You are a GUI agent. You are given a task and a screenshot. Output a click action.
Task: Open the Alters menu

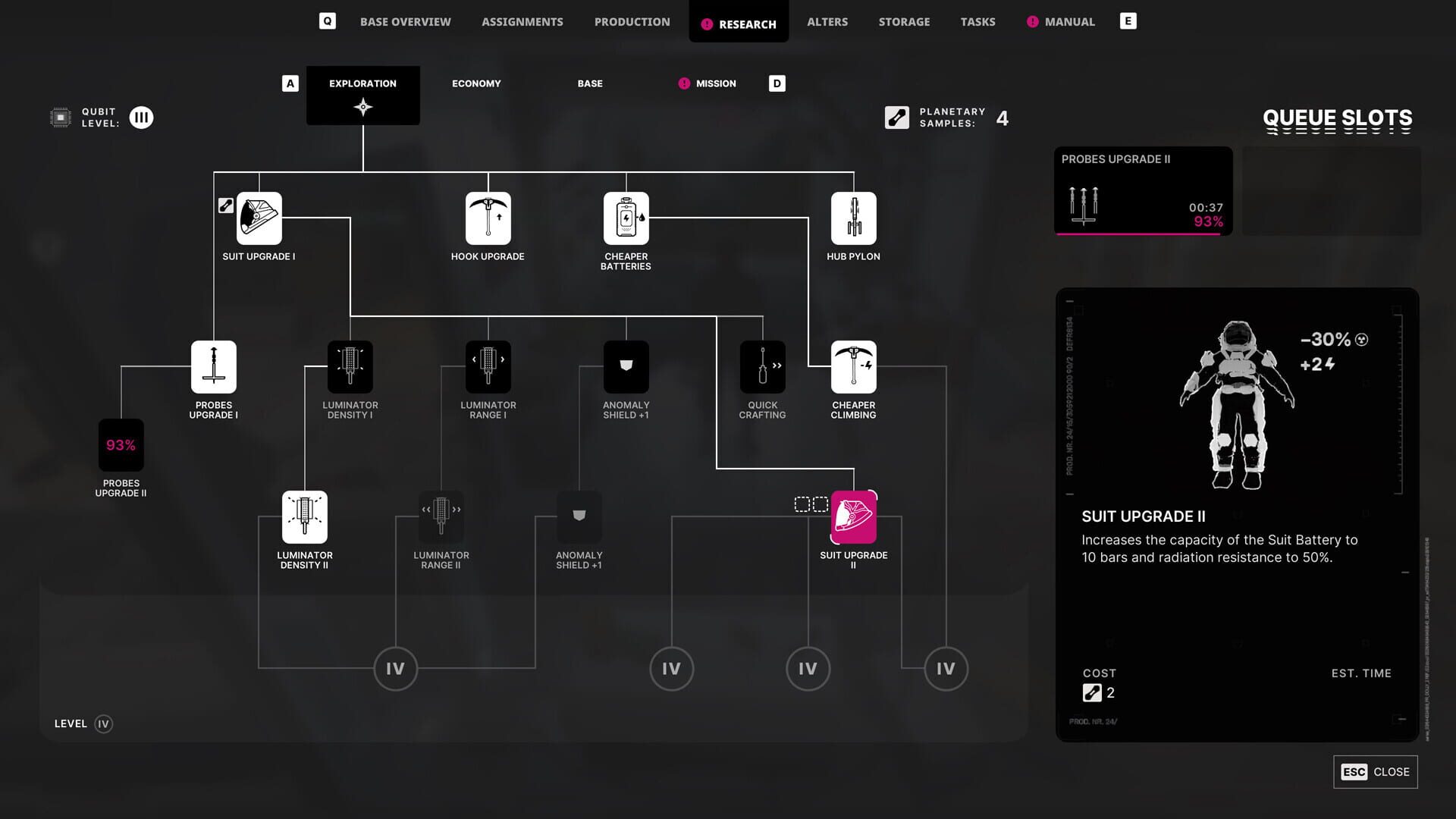(x=827, y=21)
